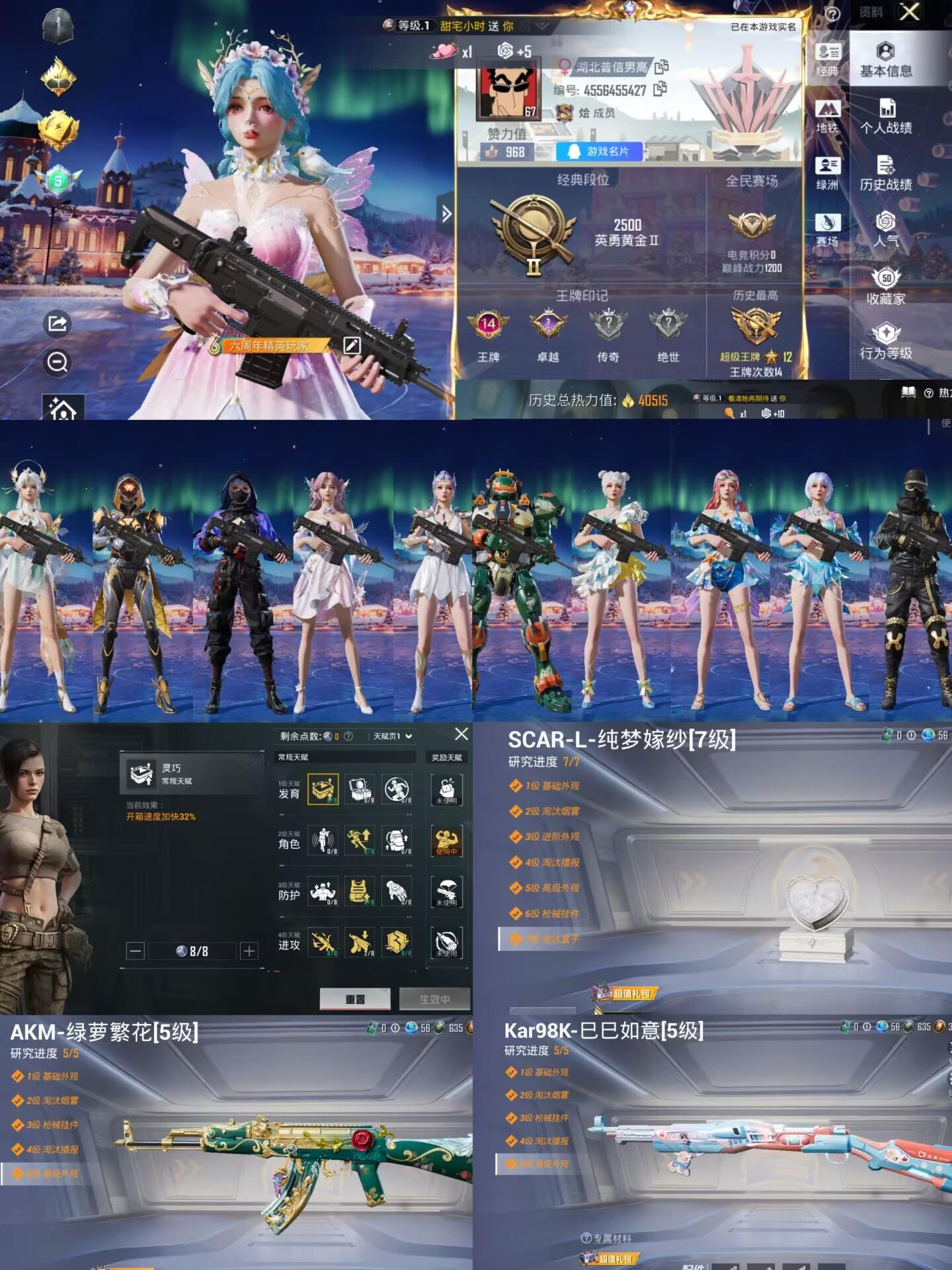Select AKM 4级 淘汰播报 entry
Screen dimensions: 952x1270
(52, 1150)
